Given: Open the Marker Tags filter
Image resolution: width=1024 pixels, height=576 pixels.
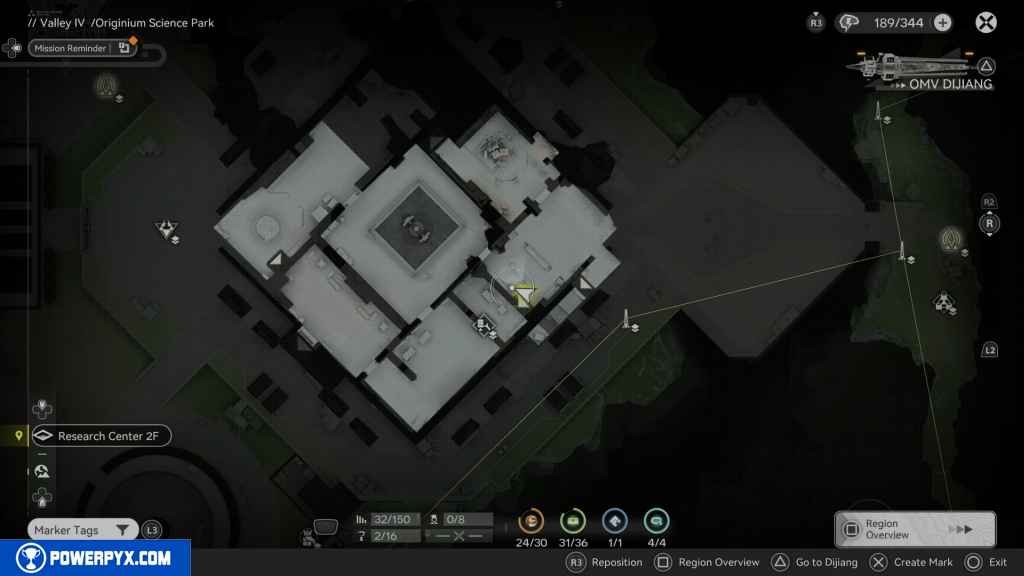Looking at the screenshot, I should 83,530.
